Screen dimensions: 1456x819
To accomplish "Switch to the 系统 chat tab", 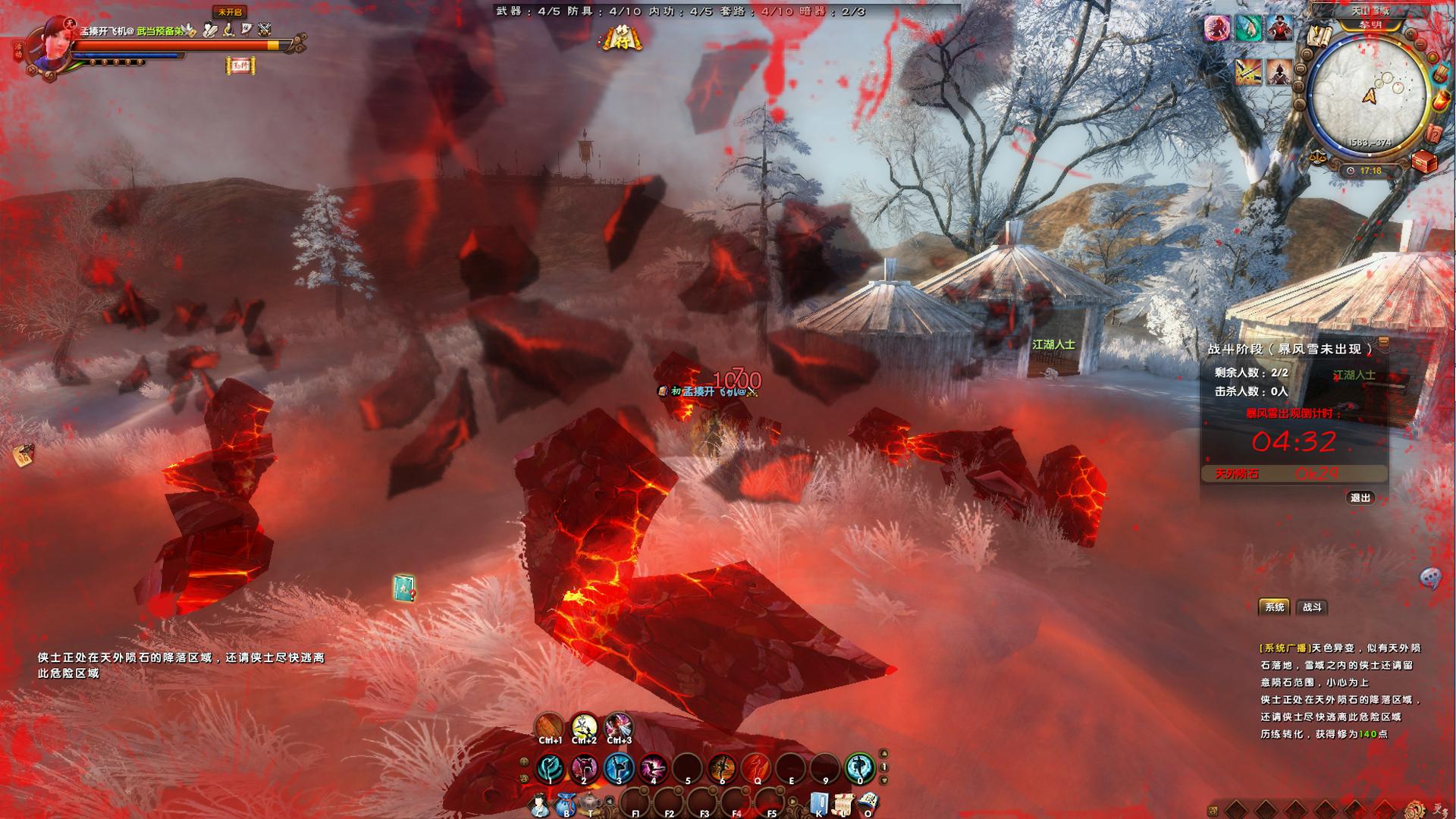I will pos(1275,607).
